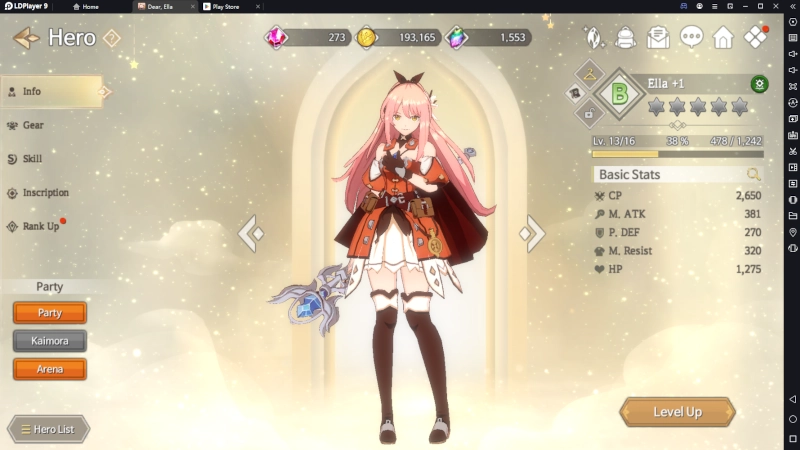Choose the Arena party button

click(50, 369)
